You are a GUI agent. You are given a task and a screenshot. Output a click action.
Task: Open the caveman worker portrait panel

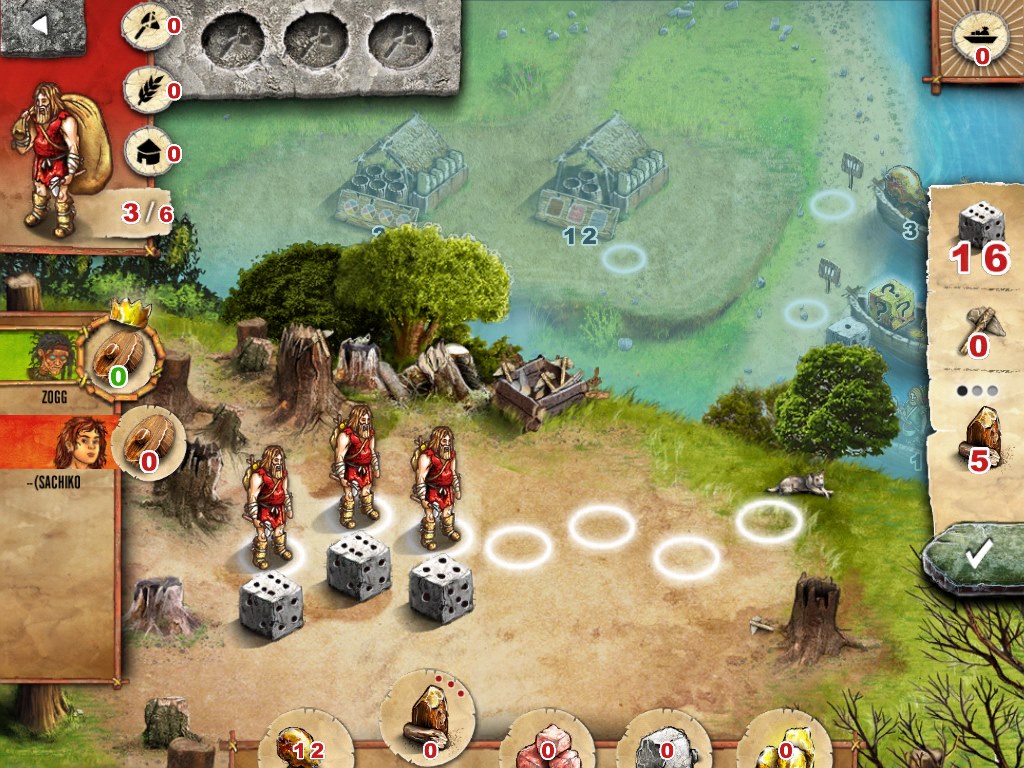58,150
